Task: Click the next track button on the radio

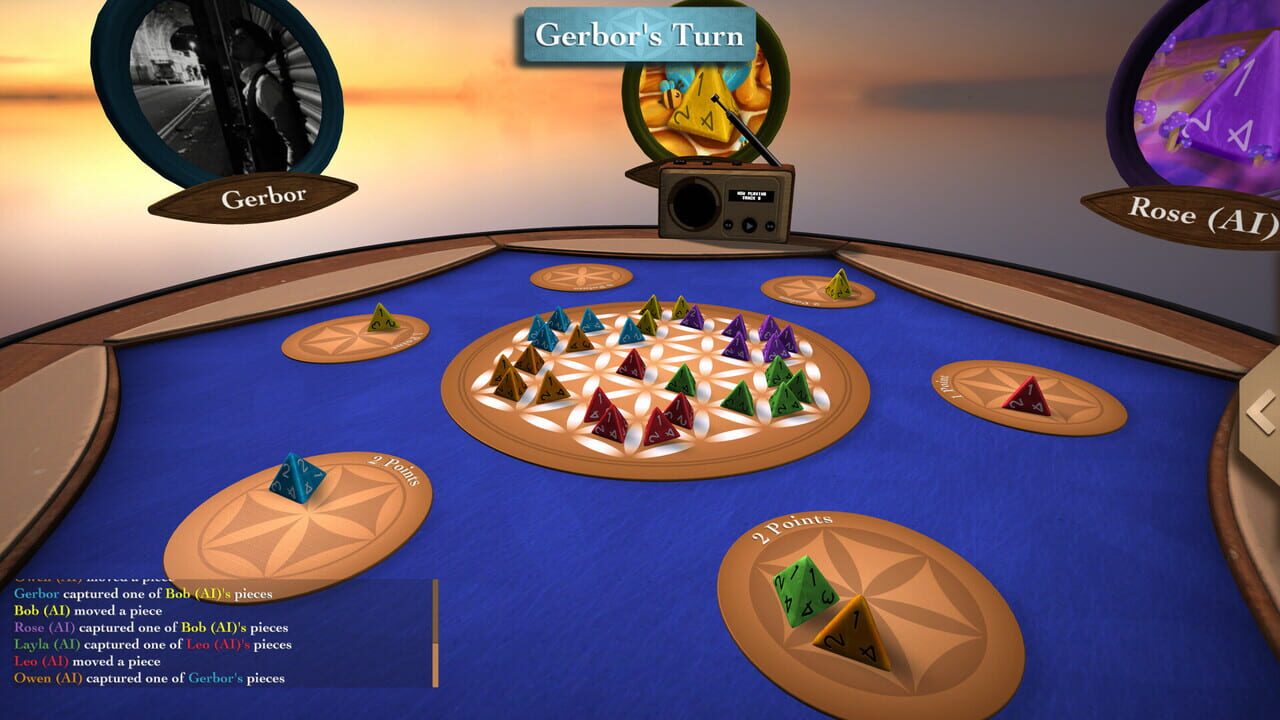Action: 770,225
